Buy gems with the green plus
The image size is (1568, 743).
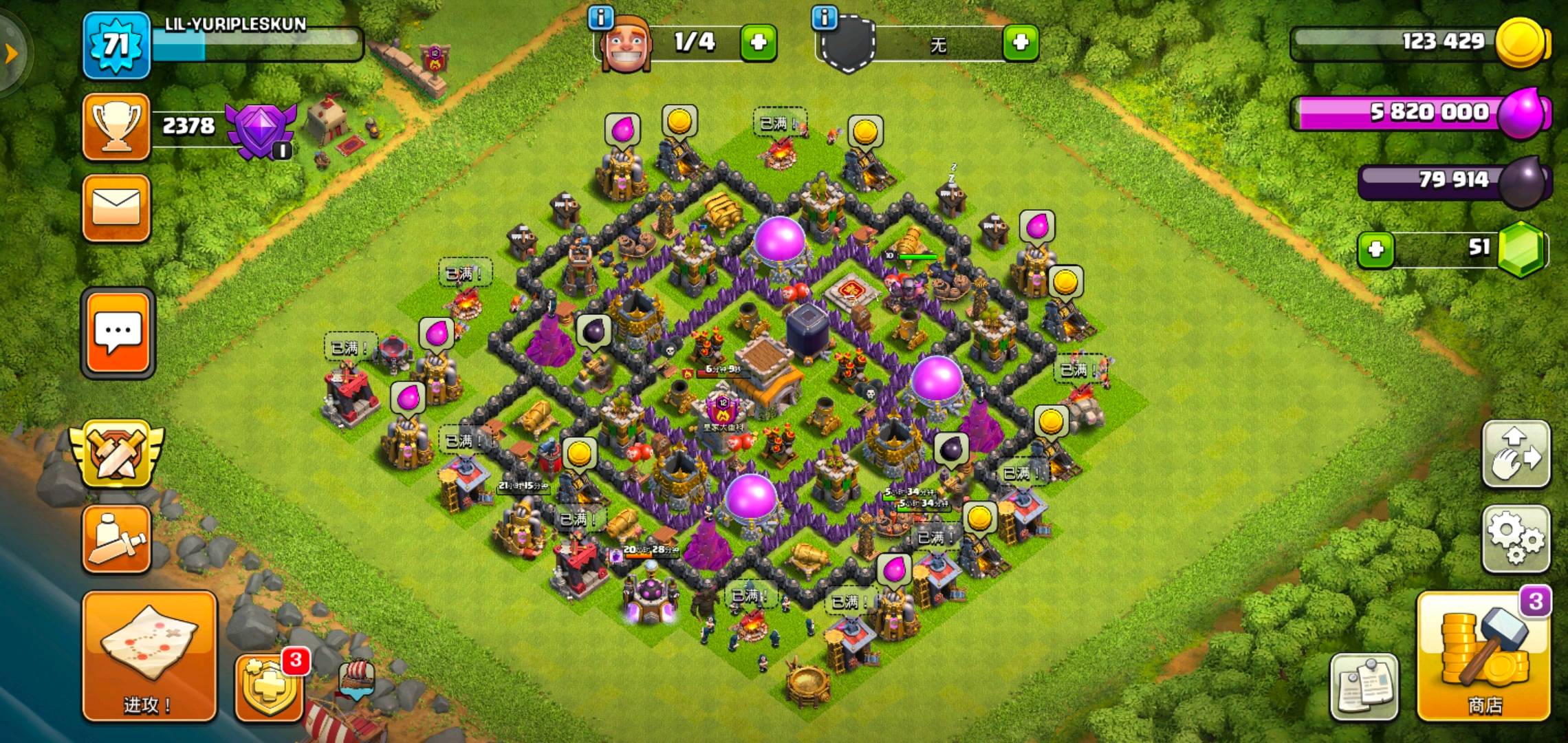click(x=1375, y=249)
